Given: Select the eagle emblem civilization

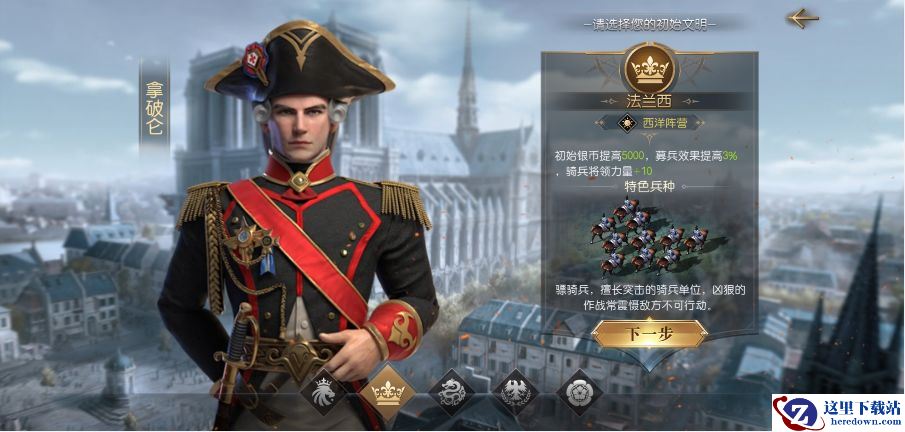Looking at the screenshot, I should tap(515, 391).
